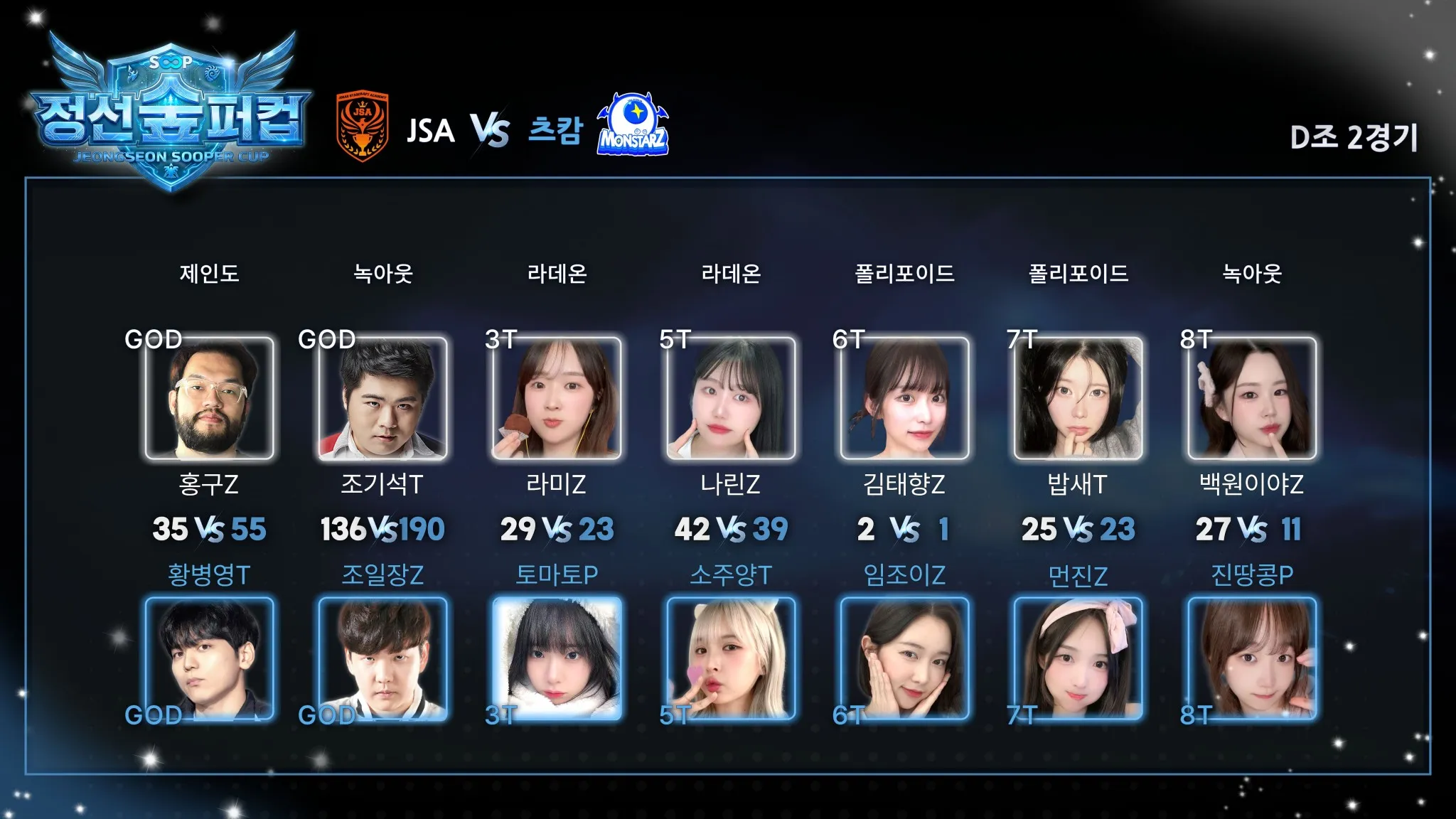Choose the 라미Z player portrait

(557, 398)
